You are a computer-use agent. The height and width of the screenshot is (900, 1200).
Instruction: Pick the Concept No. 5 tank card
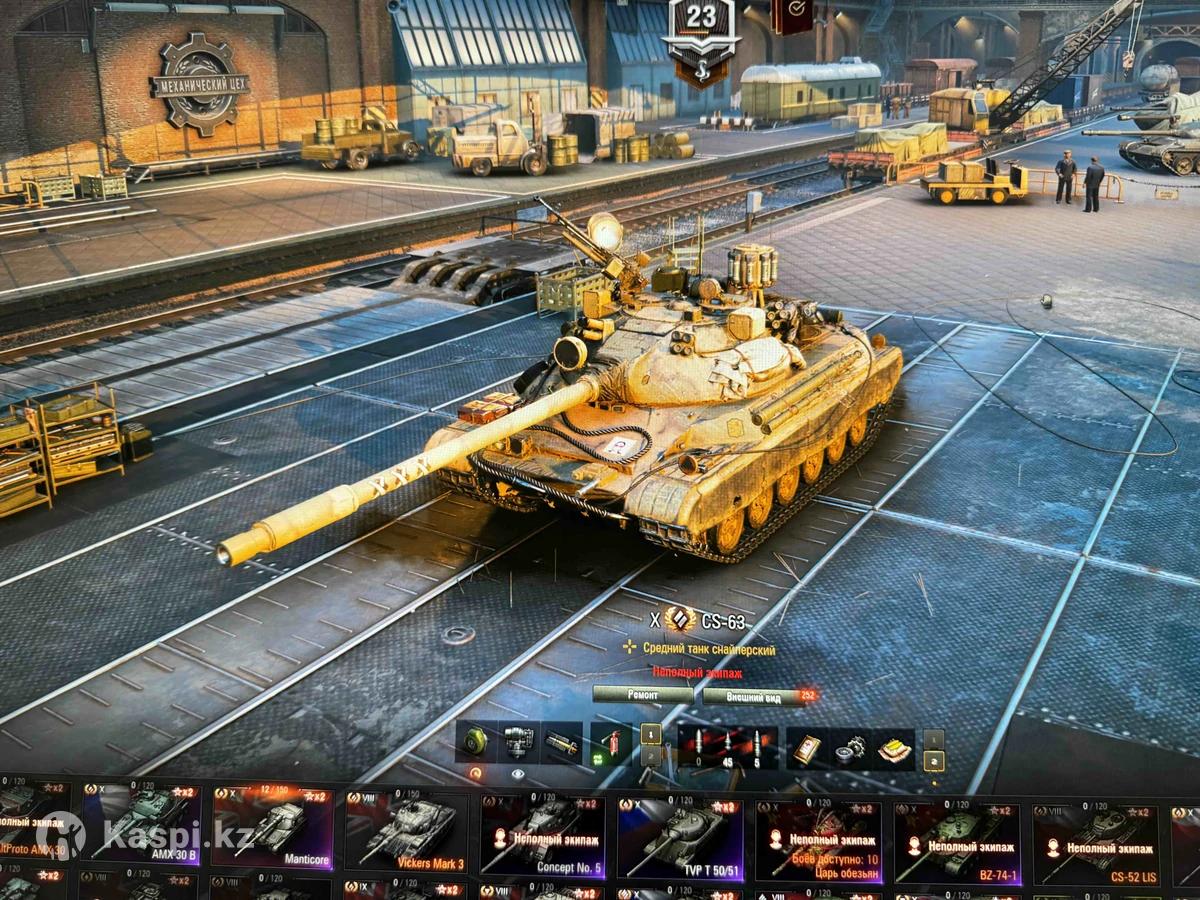[543, 836]
